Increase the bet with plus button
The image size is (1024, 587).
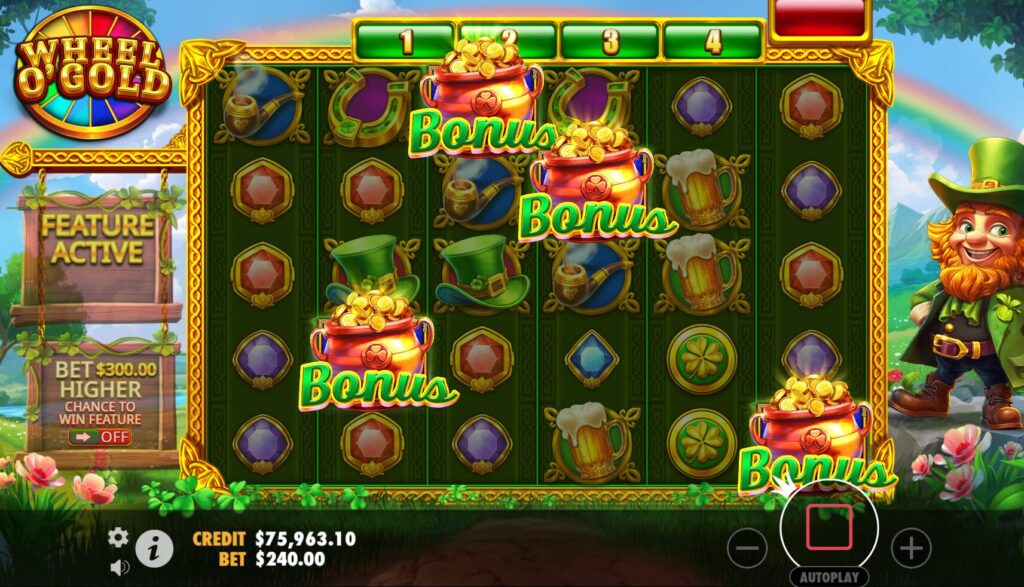click(910, 547)
